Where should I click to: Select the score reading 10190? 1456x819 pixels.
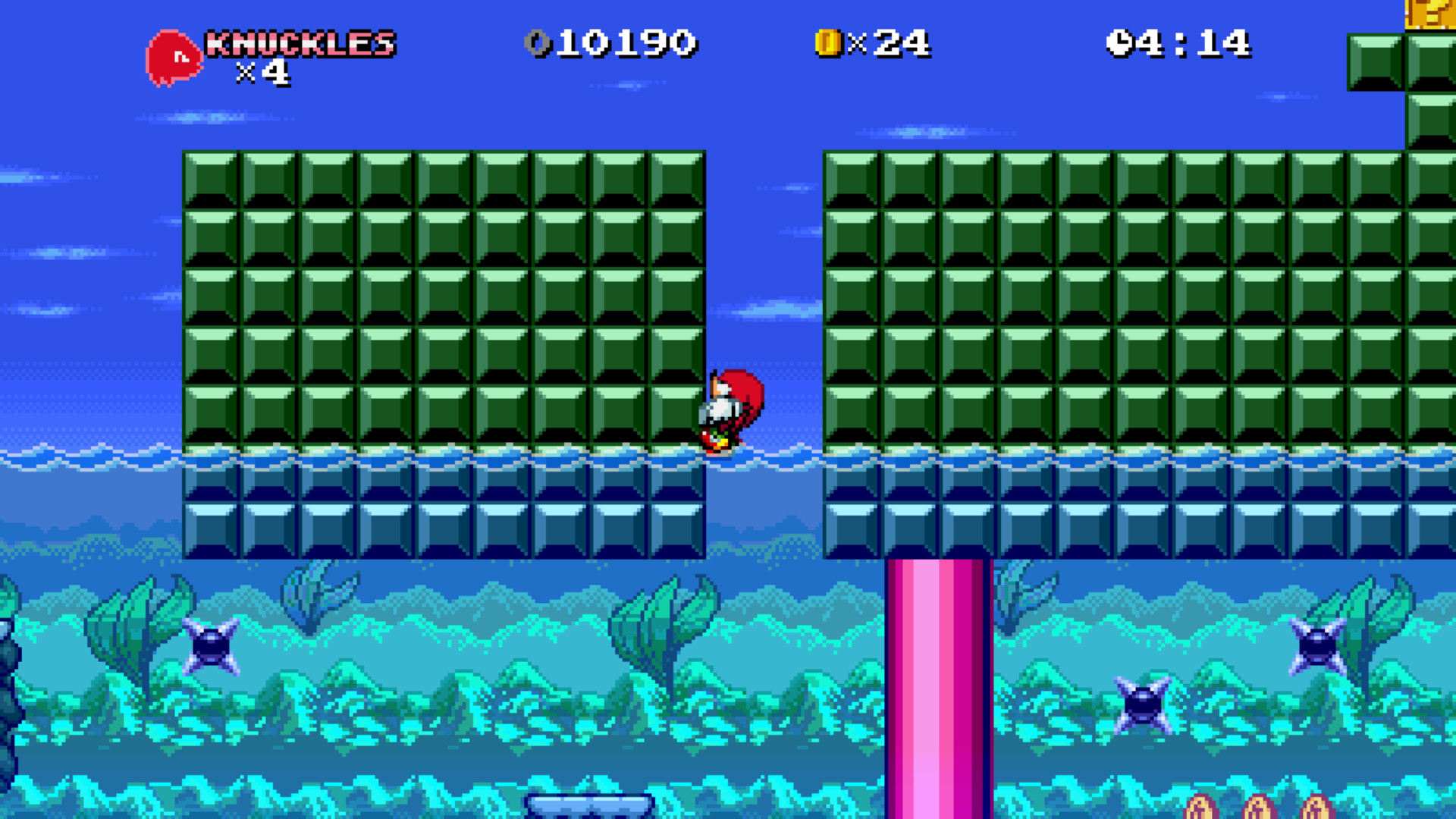629,43
